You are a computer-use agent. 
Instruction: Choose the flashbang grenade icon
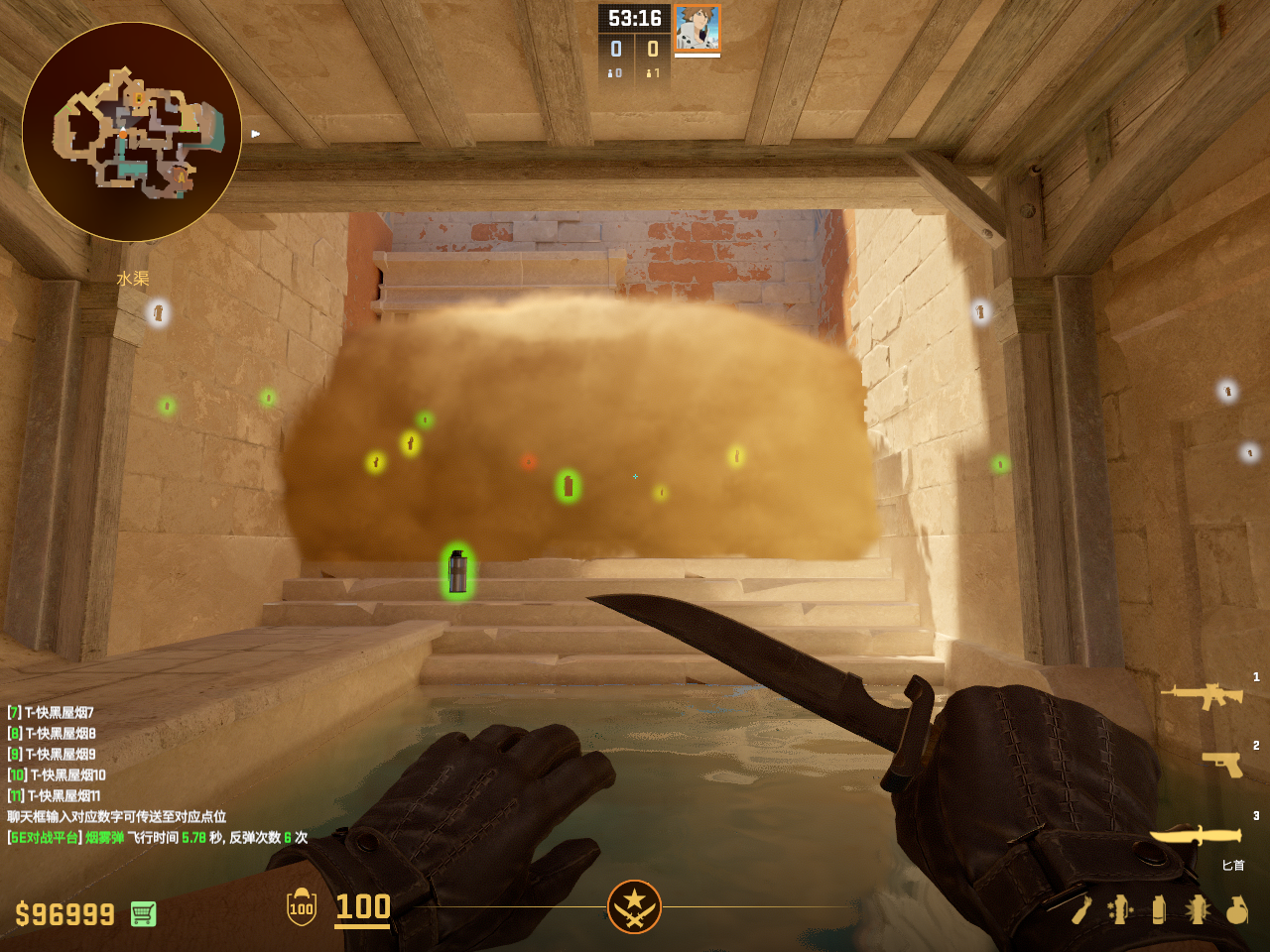coord(1198,909)
